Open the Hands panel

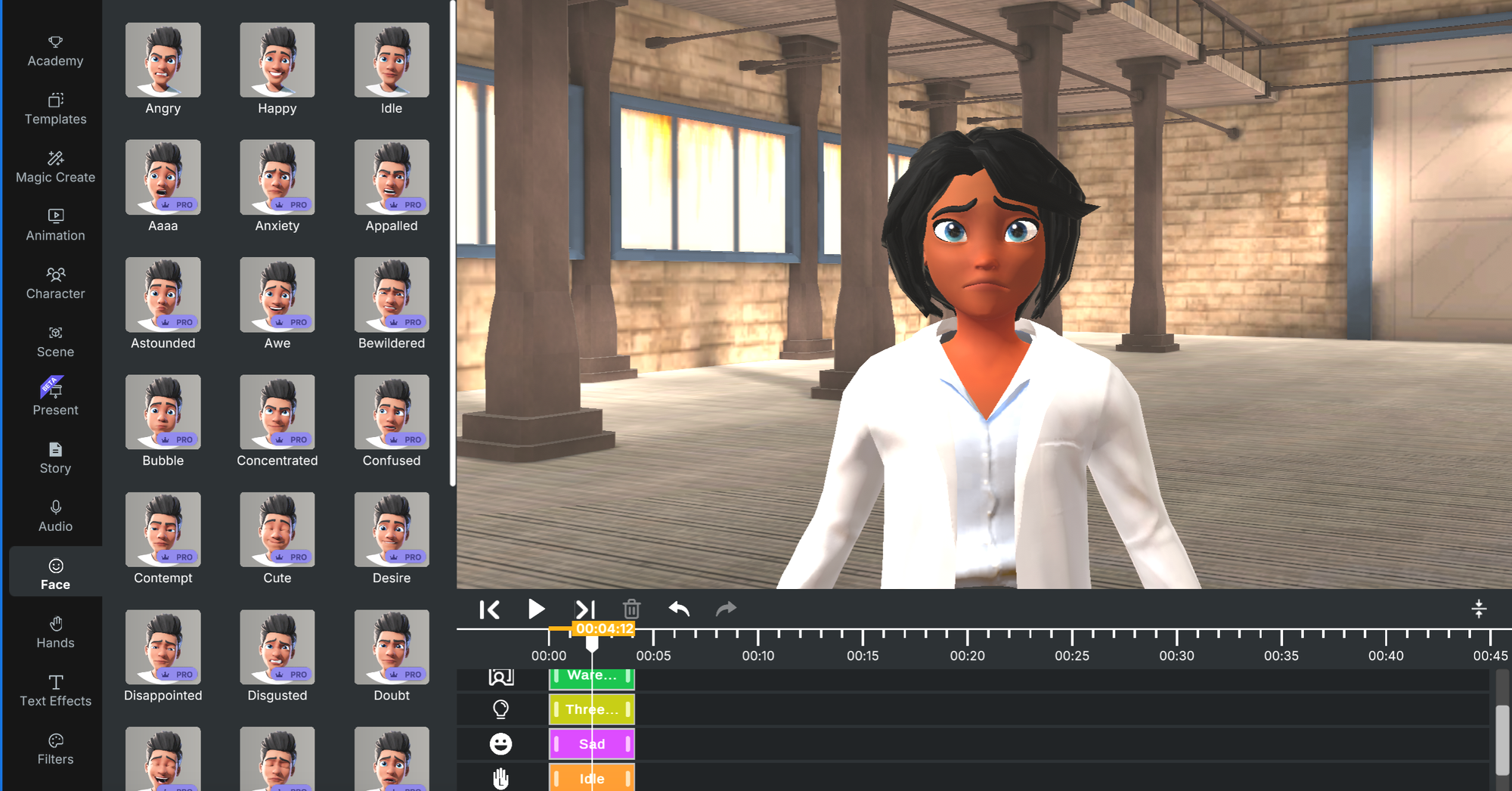coord(54,632)
